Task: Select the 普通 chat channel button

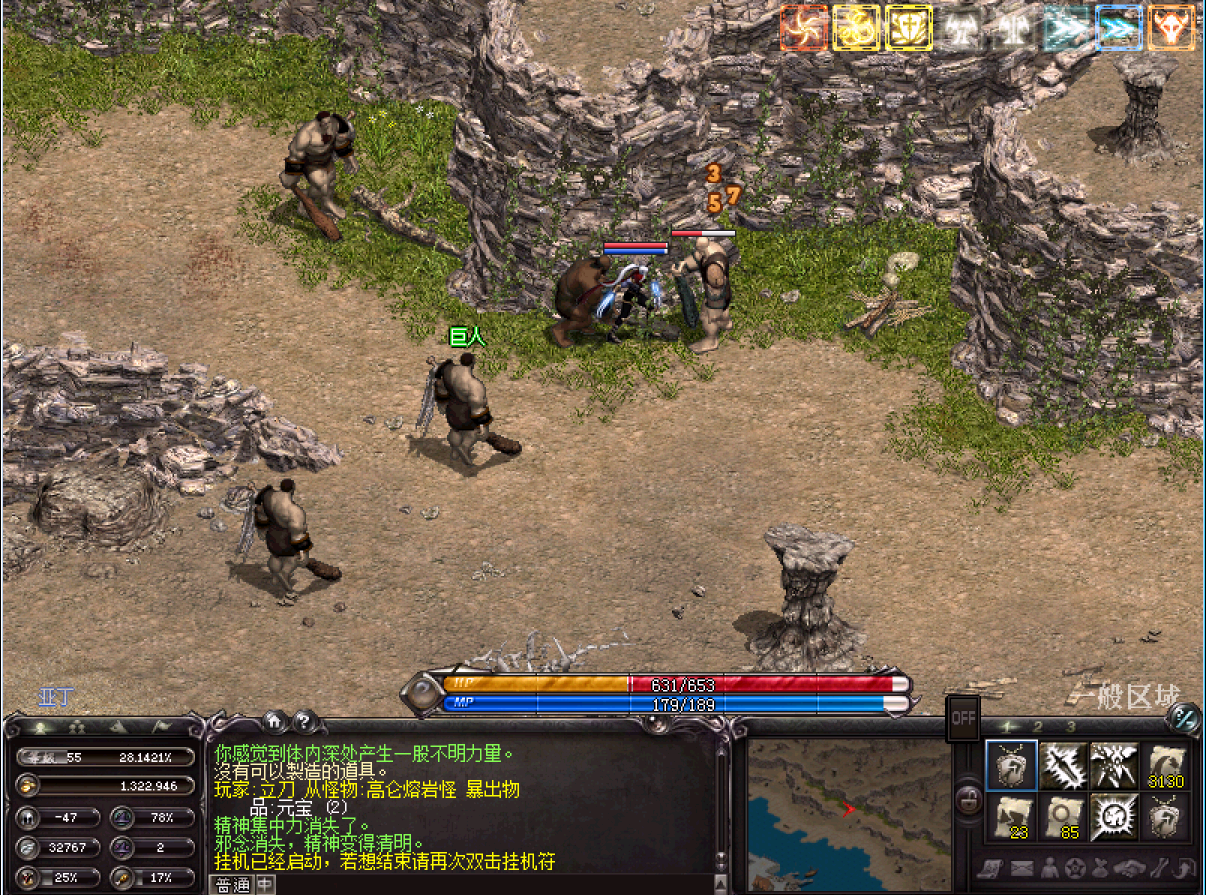Action: pyautogui.click(x=231, y=885)
